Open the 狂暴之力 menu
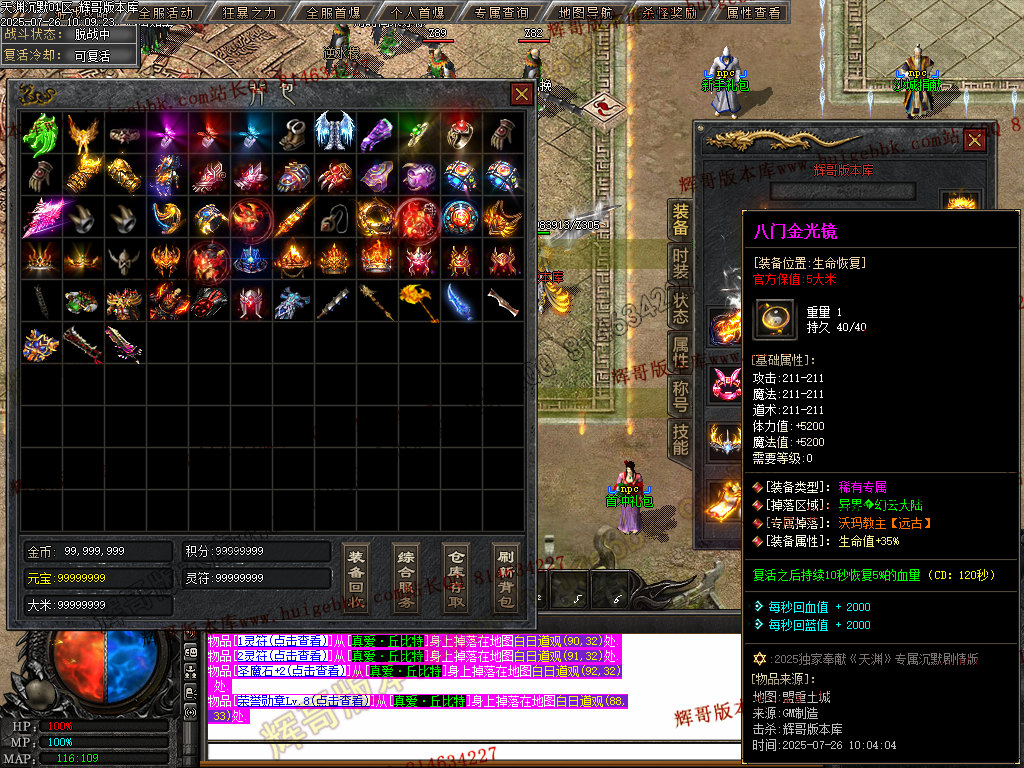The height and width of the screenshot is (768, 1024). point(249,13)
